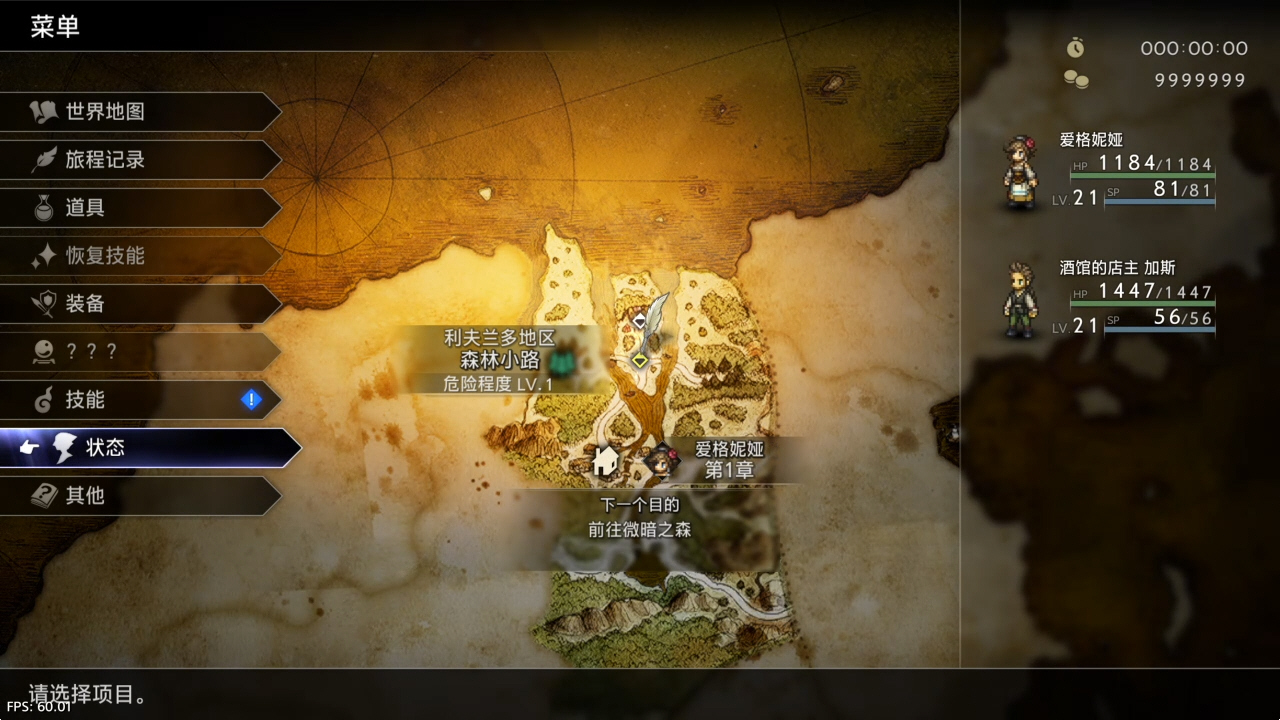Select the highlighted 状态 status entry
The image size is (1280, 720).
click(x=150, y=448)
